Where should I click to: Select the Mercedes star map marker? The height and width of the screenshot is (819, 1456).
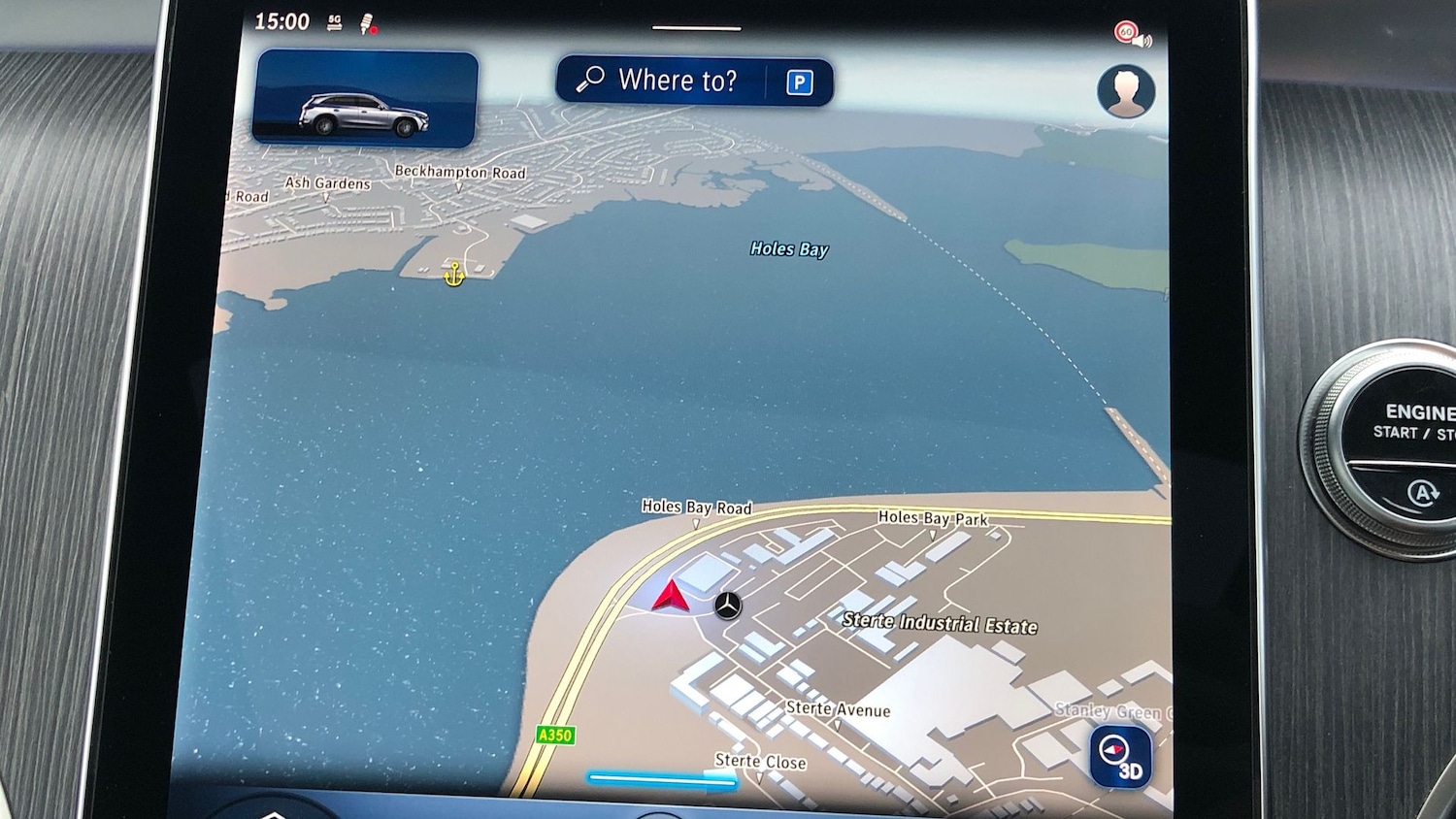728,606
